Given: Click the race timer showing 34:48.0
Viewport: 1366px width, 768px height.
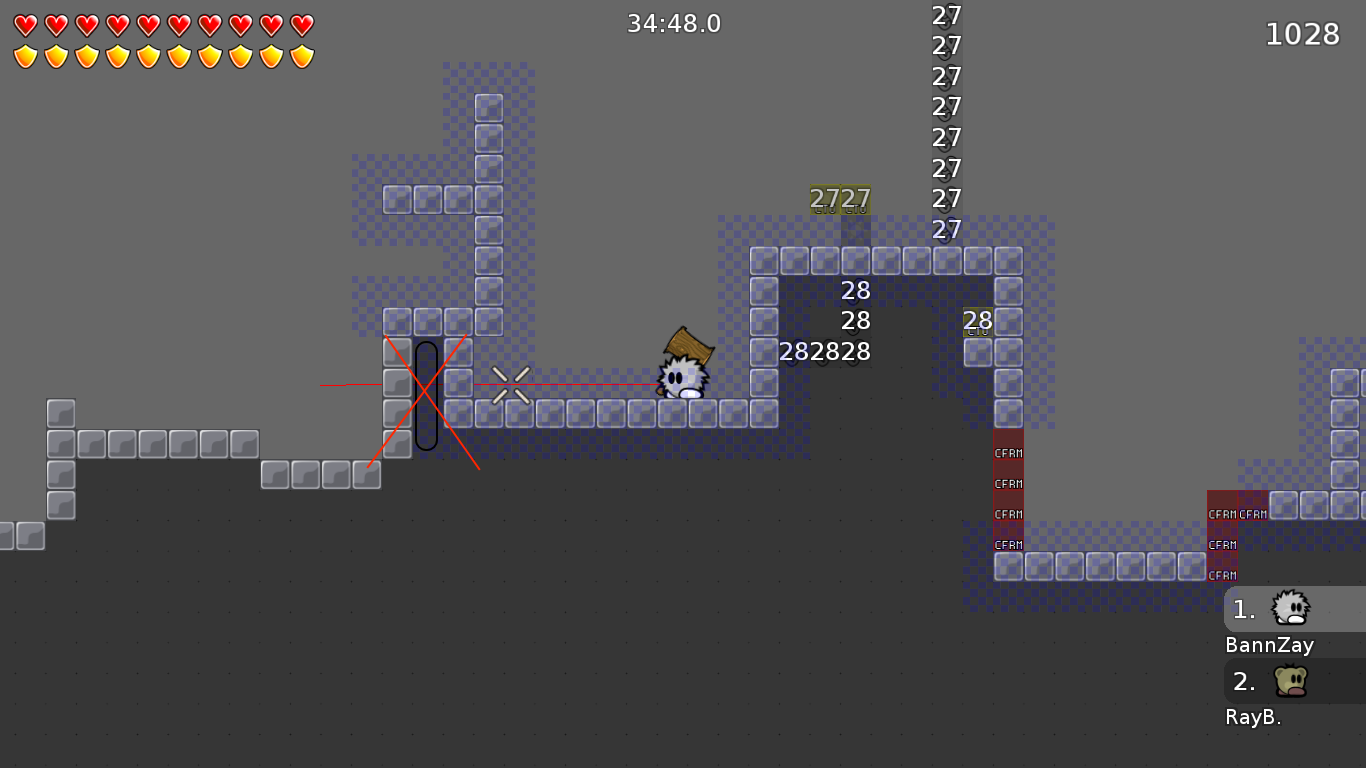Looking at the screenshot, I should coord(673,23).
